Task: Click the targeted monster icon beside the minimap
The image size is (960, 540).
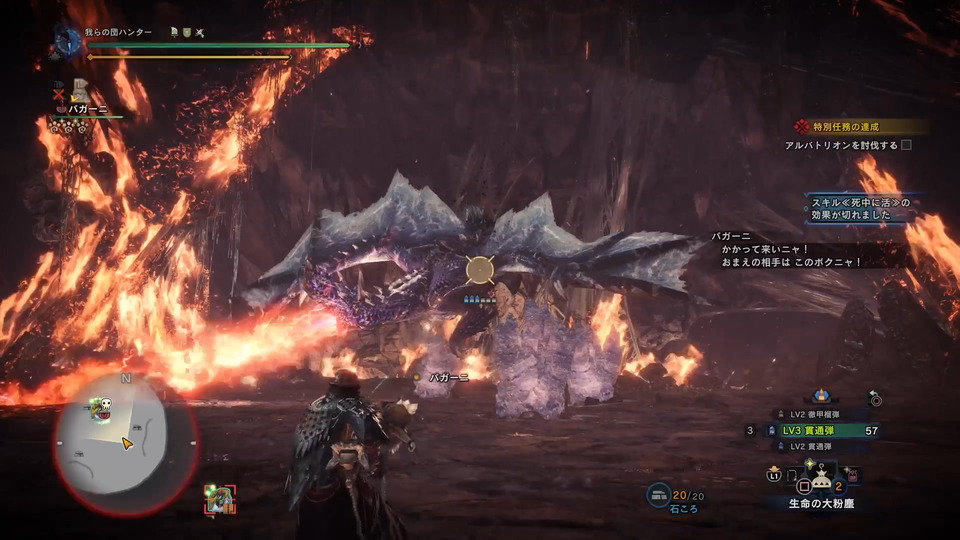Action: coord(219,498)
